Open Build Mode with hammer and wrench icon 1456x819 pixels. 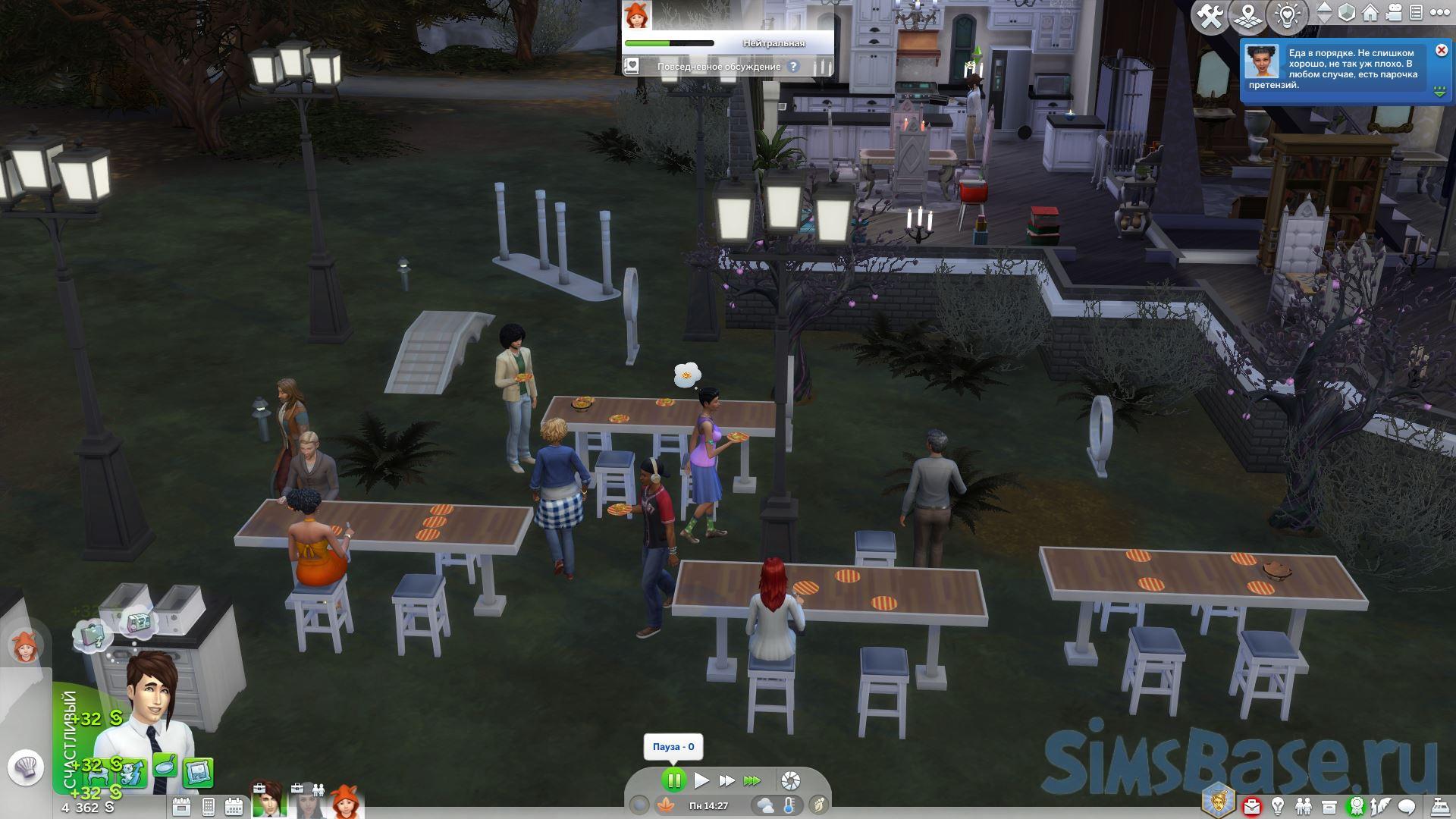click(x=1210, y=17)
